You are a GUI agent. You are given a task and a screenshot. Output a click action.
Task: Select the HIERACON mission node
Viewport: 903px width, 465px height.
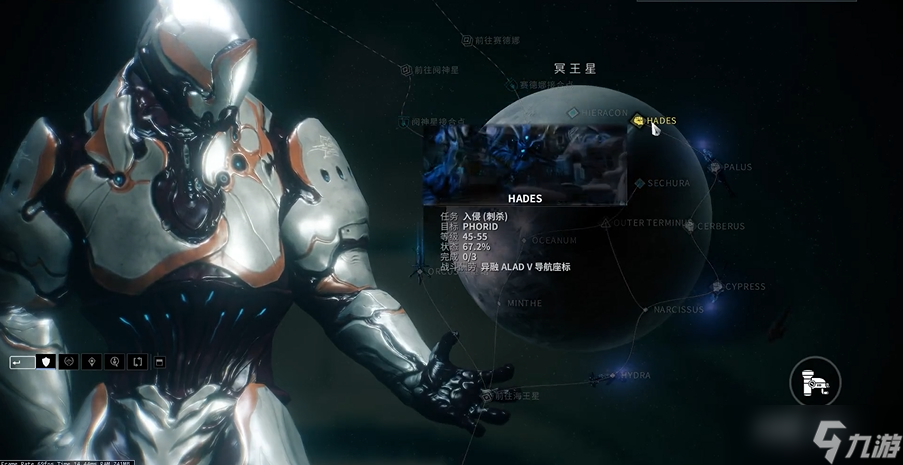click(x=573, y=114)
